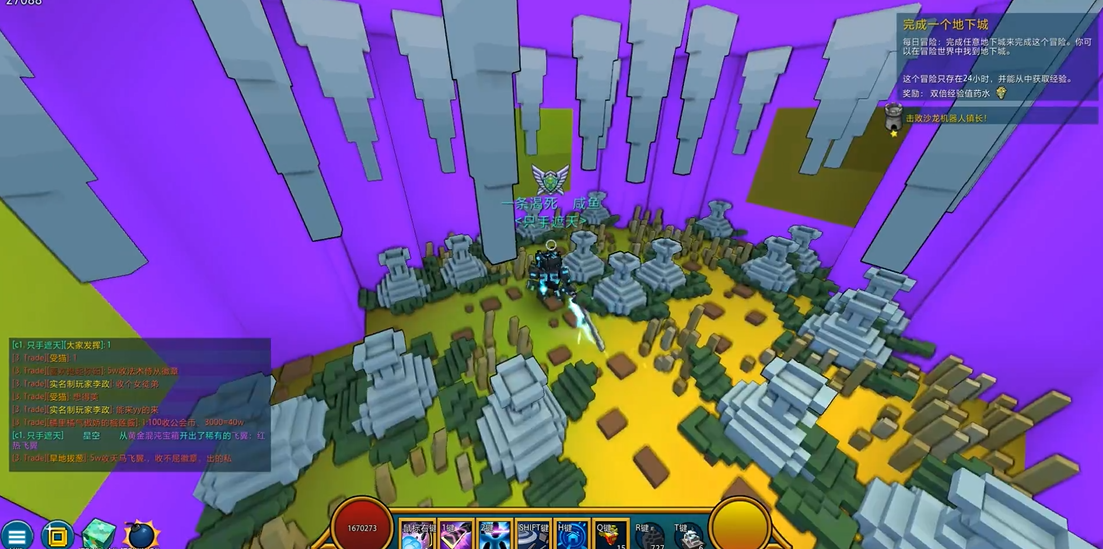Screen dimensions: 1103x549
Task: Select the blue bomb icon
Action: (x=141, y=535)
